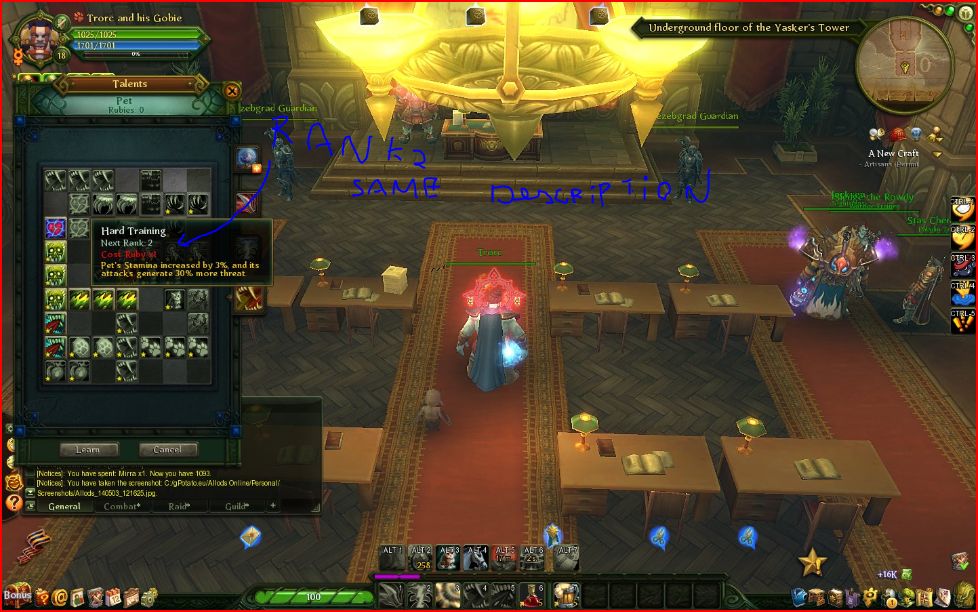This screenshot has height=612, width=978.
Task: Switch to the Raid chat tab
Action: (182, 507)
